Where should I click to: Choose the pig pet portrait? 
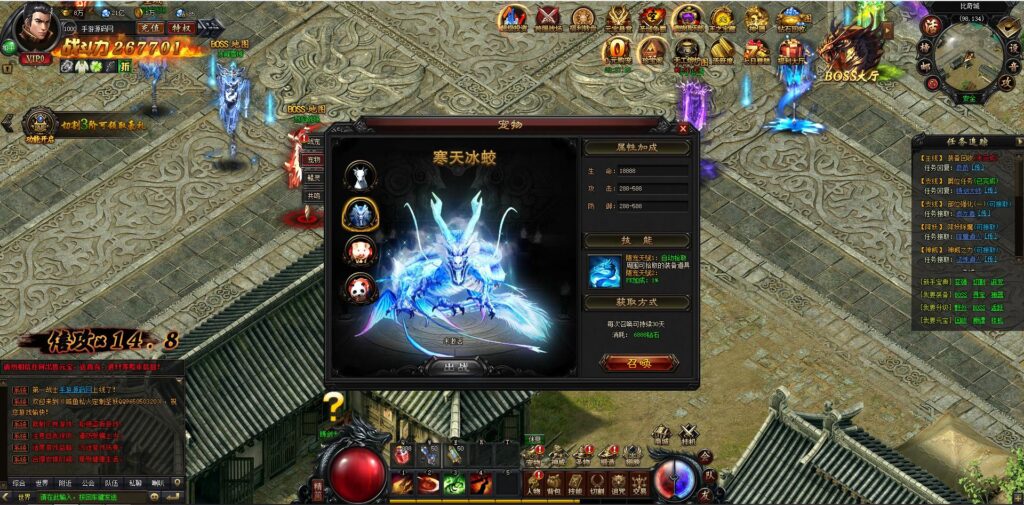coord(360,251)
